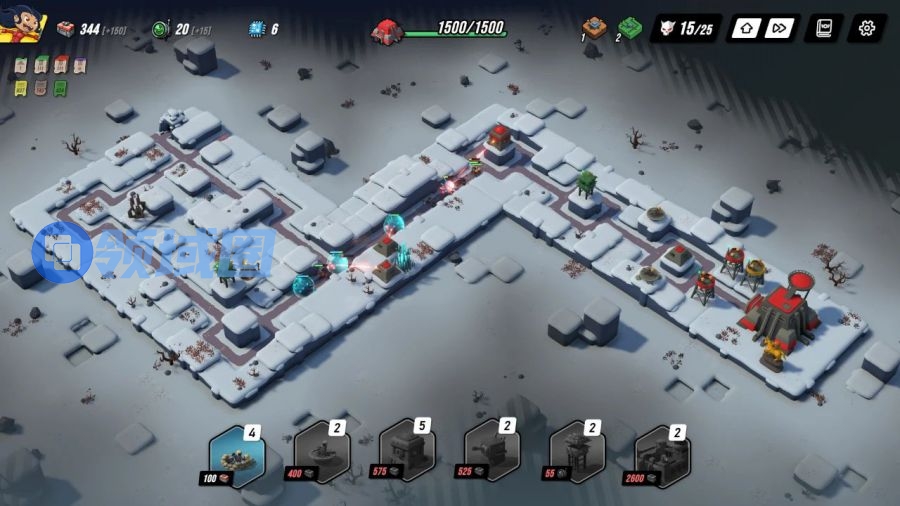This screenshot has height=506, width=900.
Task: Select the 400-cost turret build card
Action: click(x=322, y=456)
